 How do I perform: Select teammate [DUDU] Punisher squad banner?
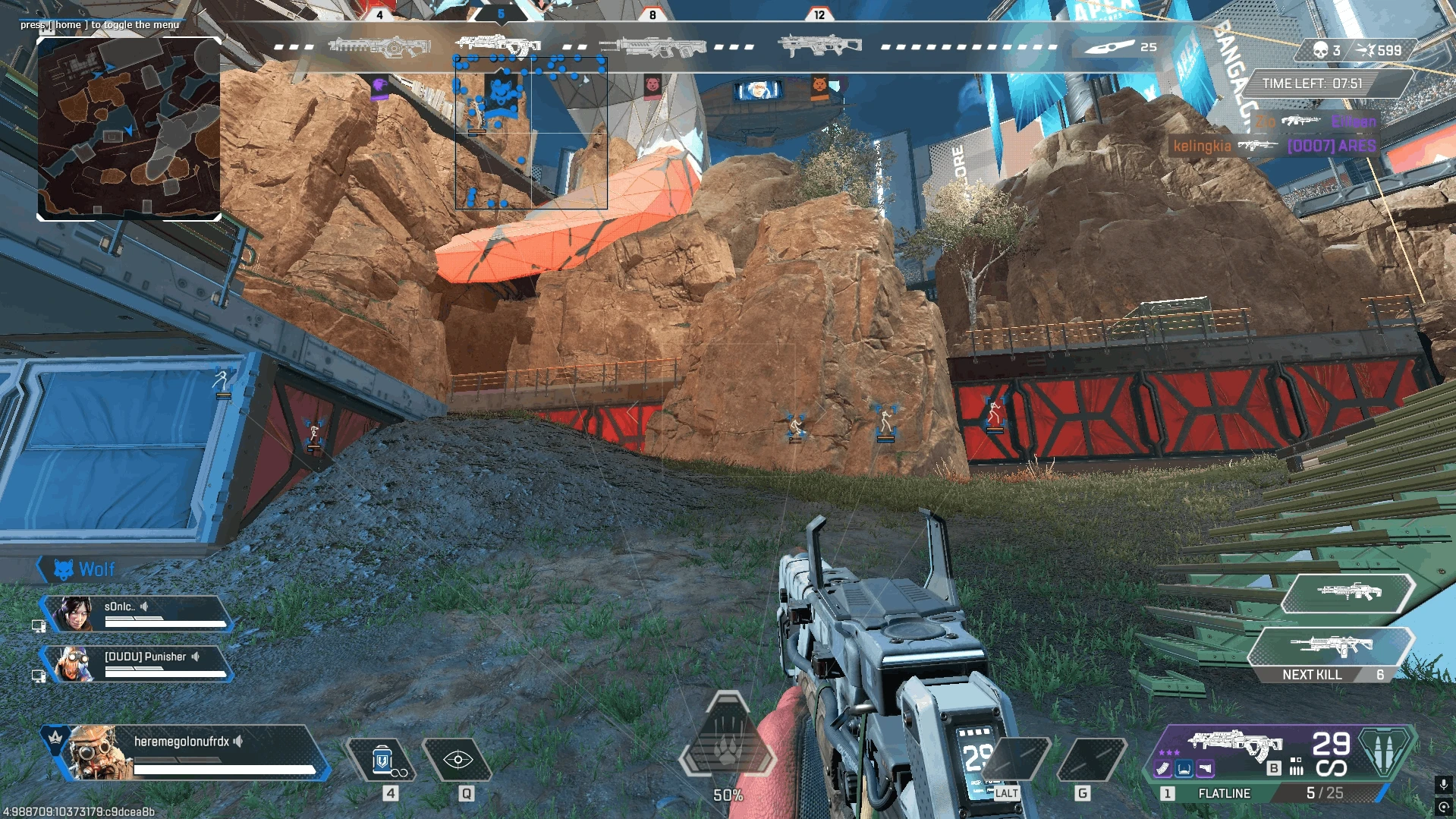click(137, 663)
